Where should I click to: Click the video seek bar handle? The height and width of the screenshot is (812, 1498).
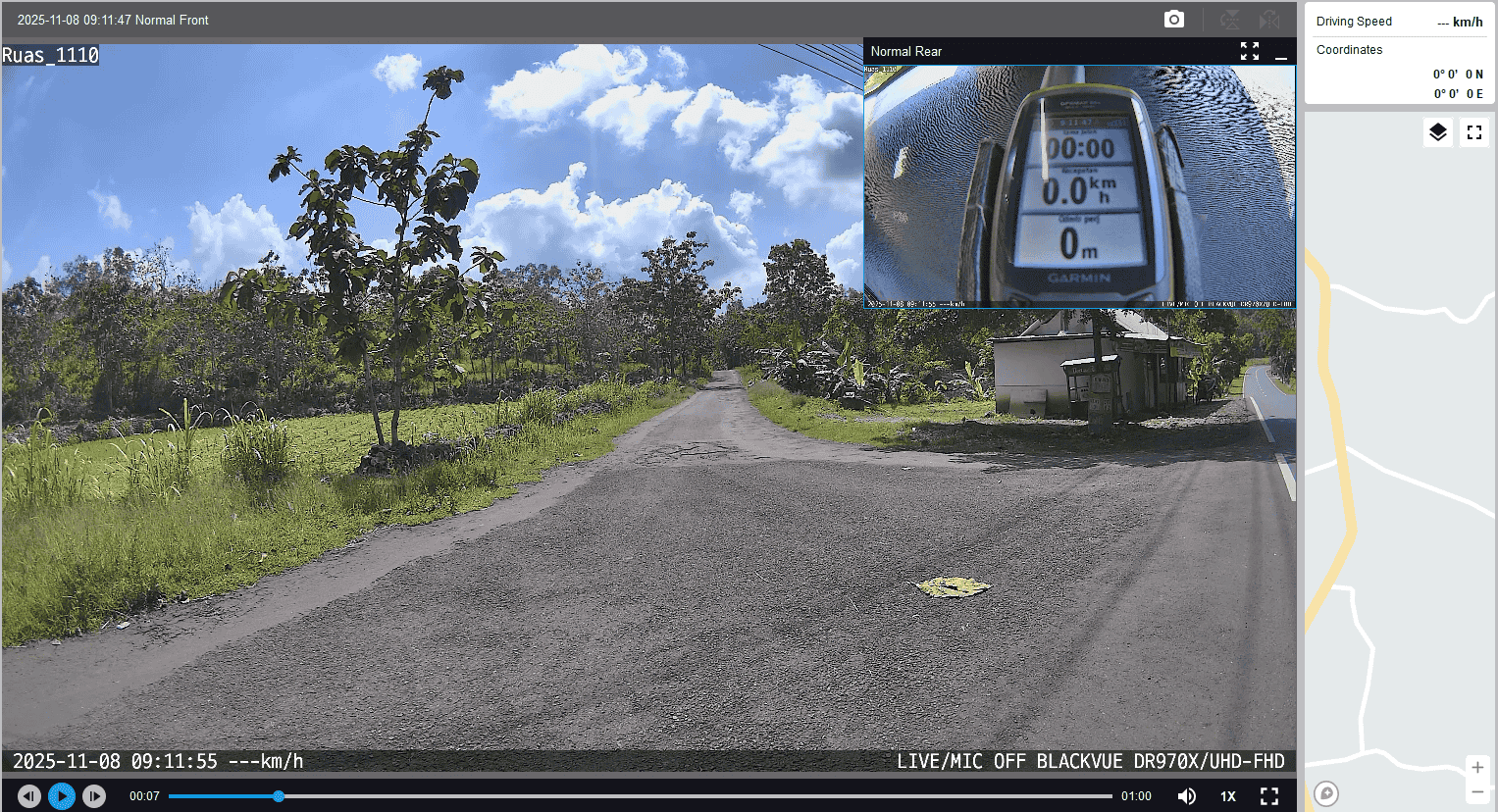[x=279, y=796]
